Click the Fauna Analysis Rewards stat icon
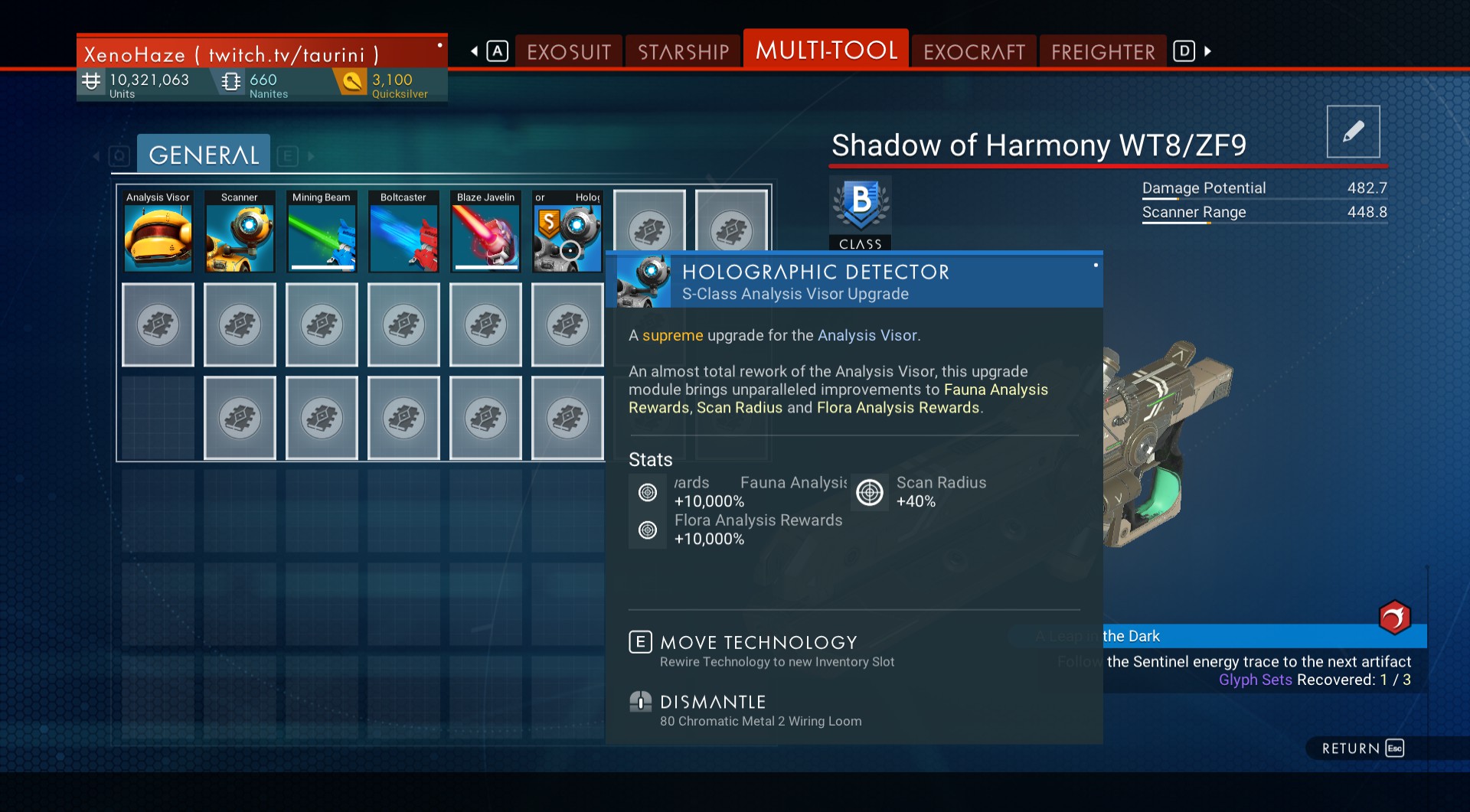 click(x=648, y=492)
